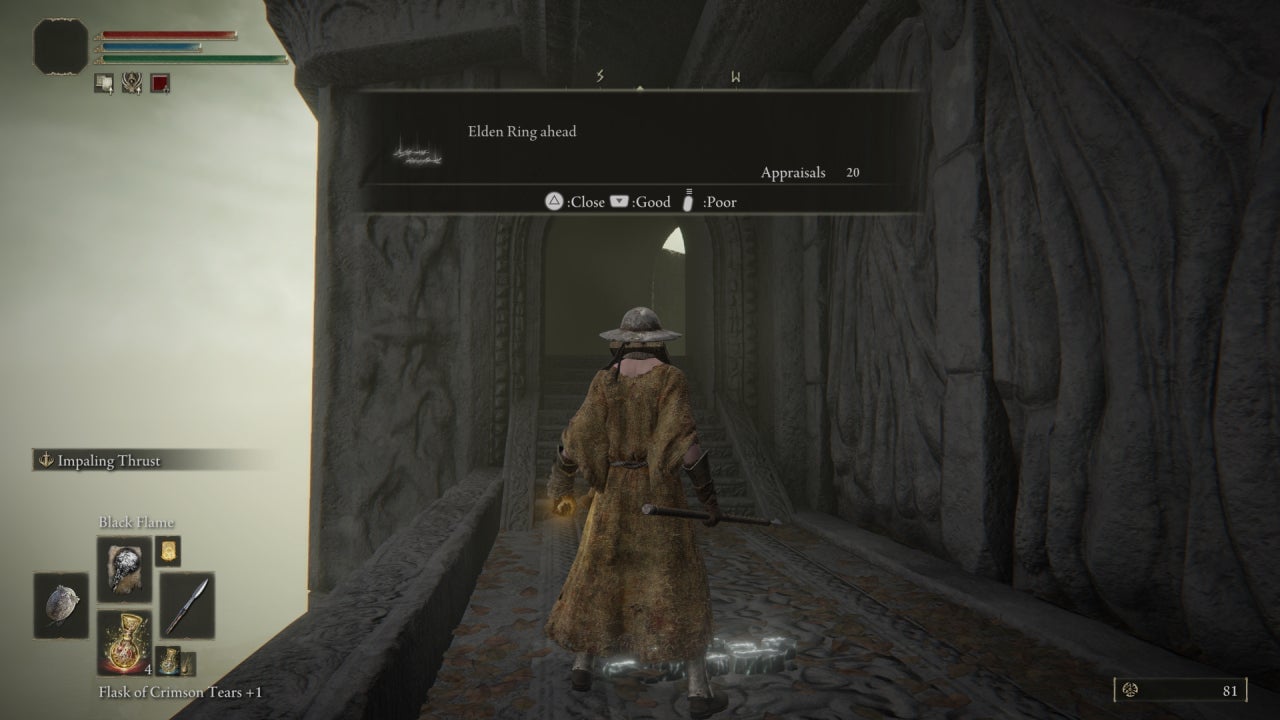Screen dimensions: 1280x720
Task: Select the shield equipment icon
Action: [x=60, y=603]
